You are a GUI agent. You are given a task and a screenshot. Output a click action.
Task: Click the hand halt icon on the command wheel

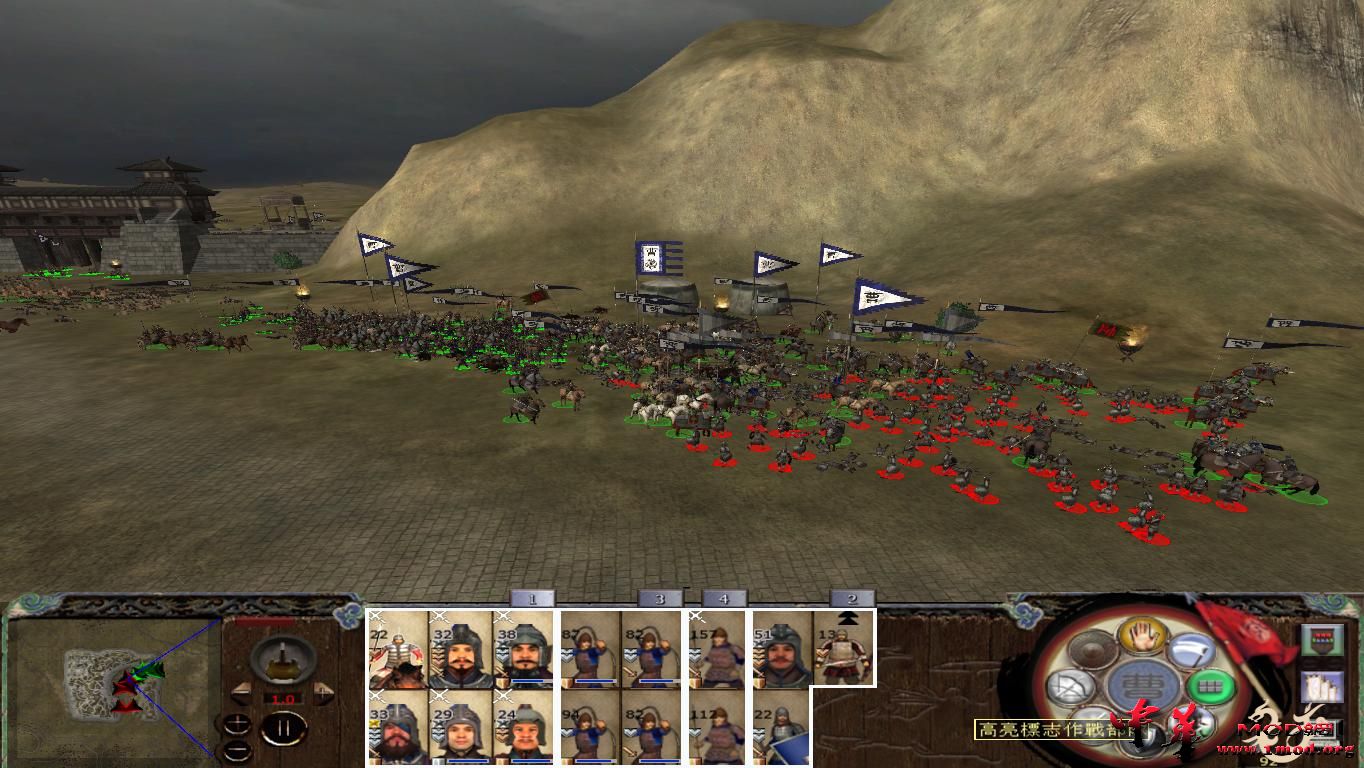pos(1142,637)
